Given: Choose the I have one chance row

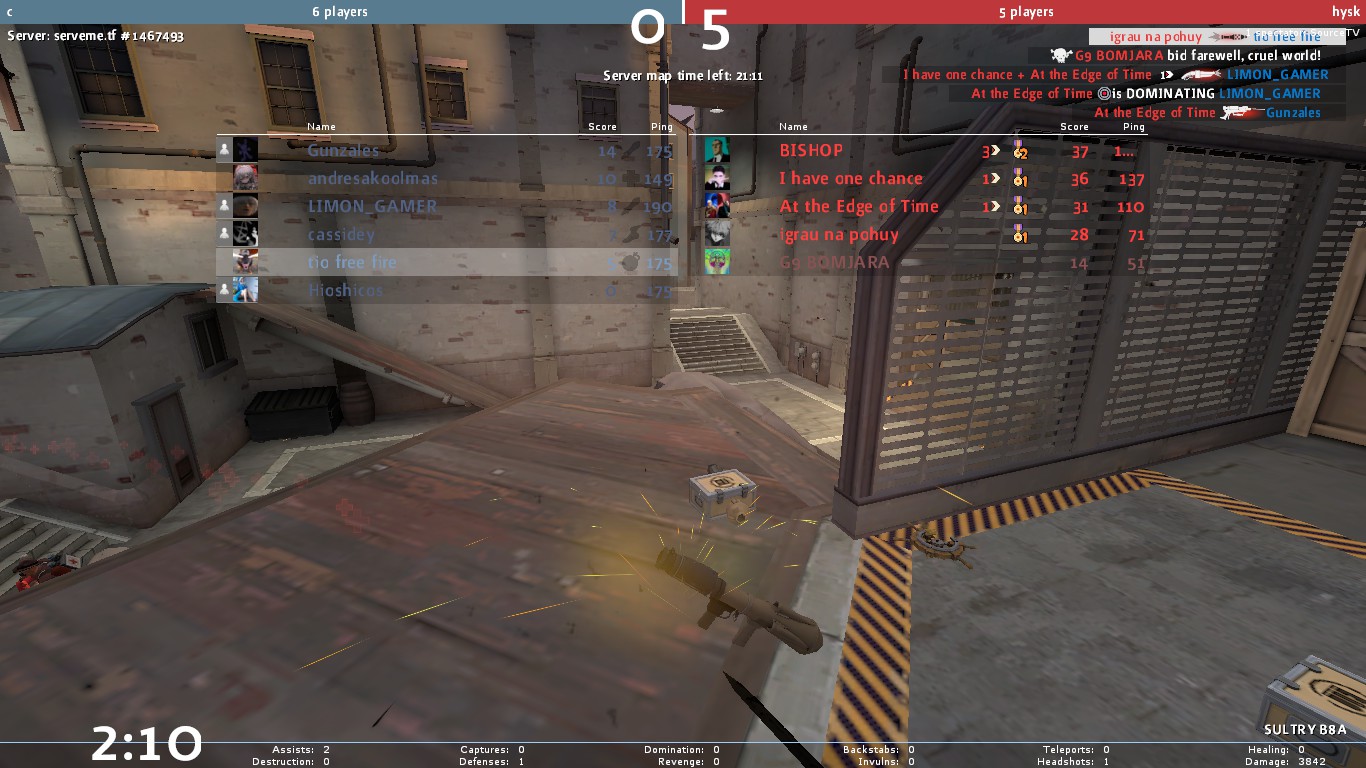Looking at the screenshot, I should click(851, 178).
